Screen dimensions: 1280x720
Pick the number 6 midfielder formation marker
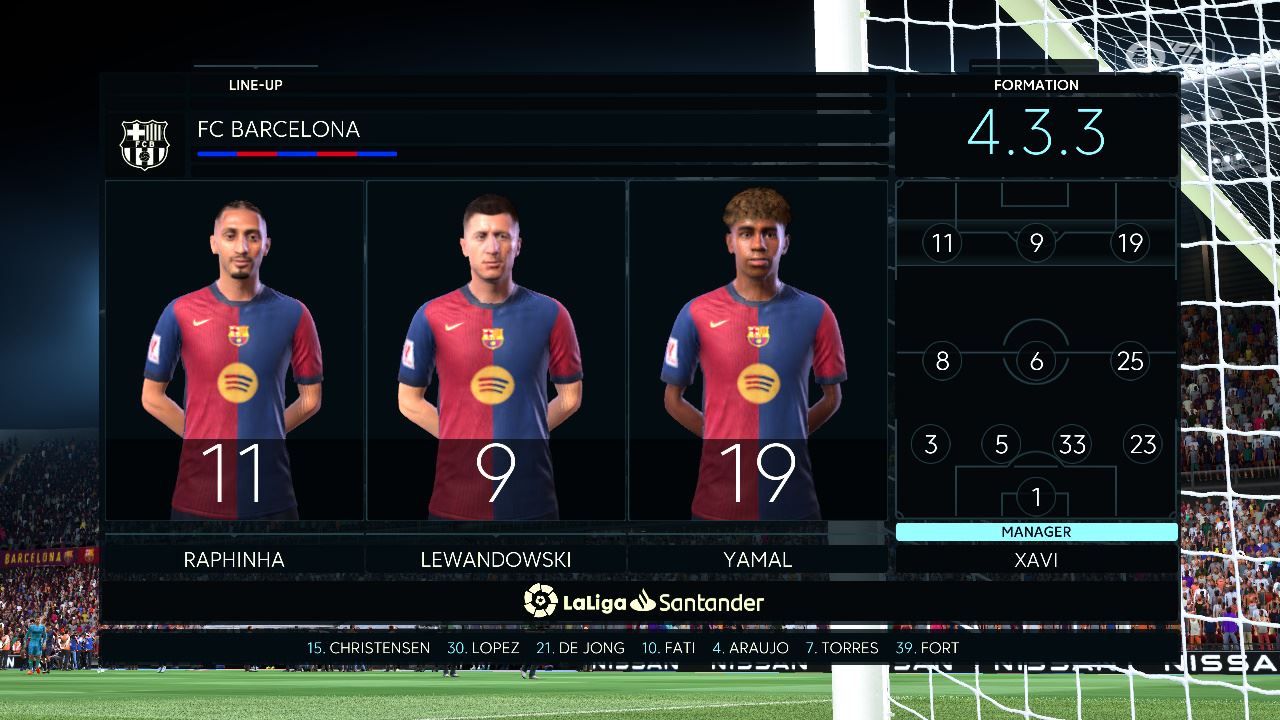coord(1036,361)
